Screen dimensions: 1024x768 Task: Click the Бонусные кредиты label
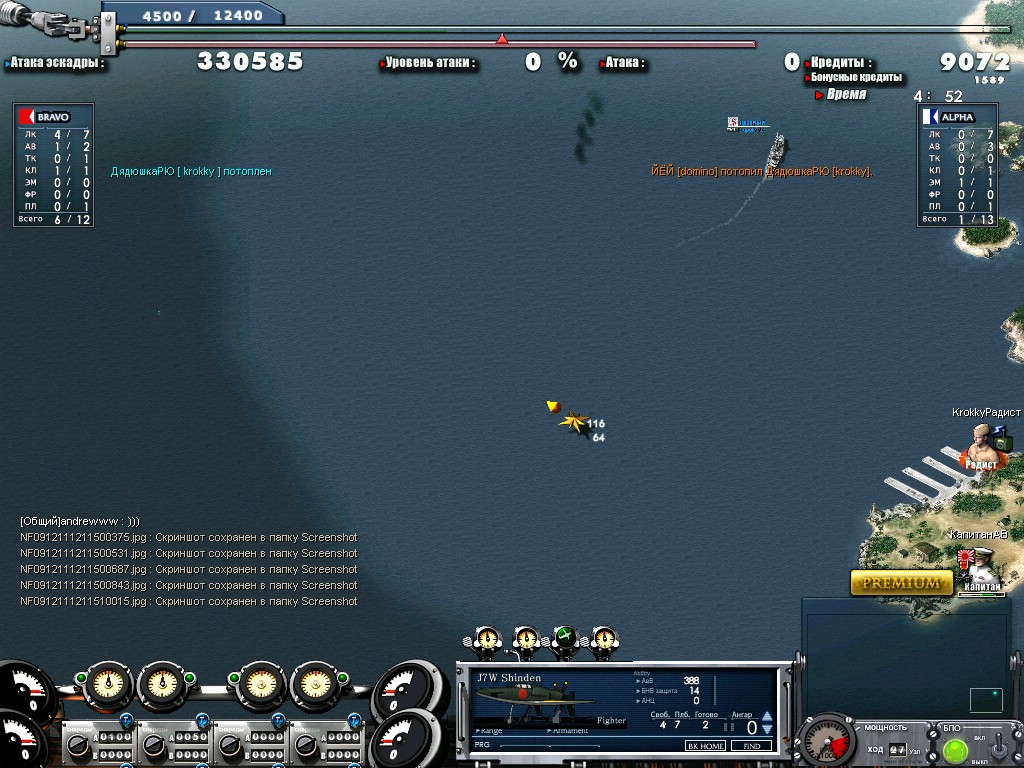pyautogui.click(x=856, y=77)
